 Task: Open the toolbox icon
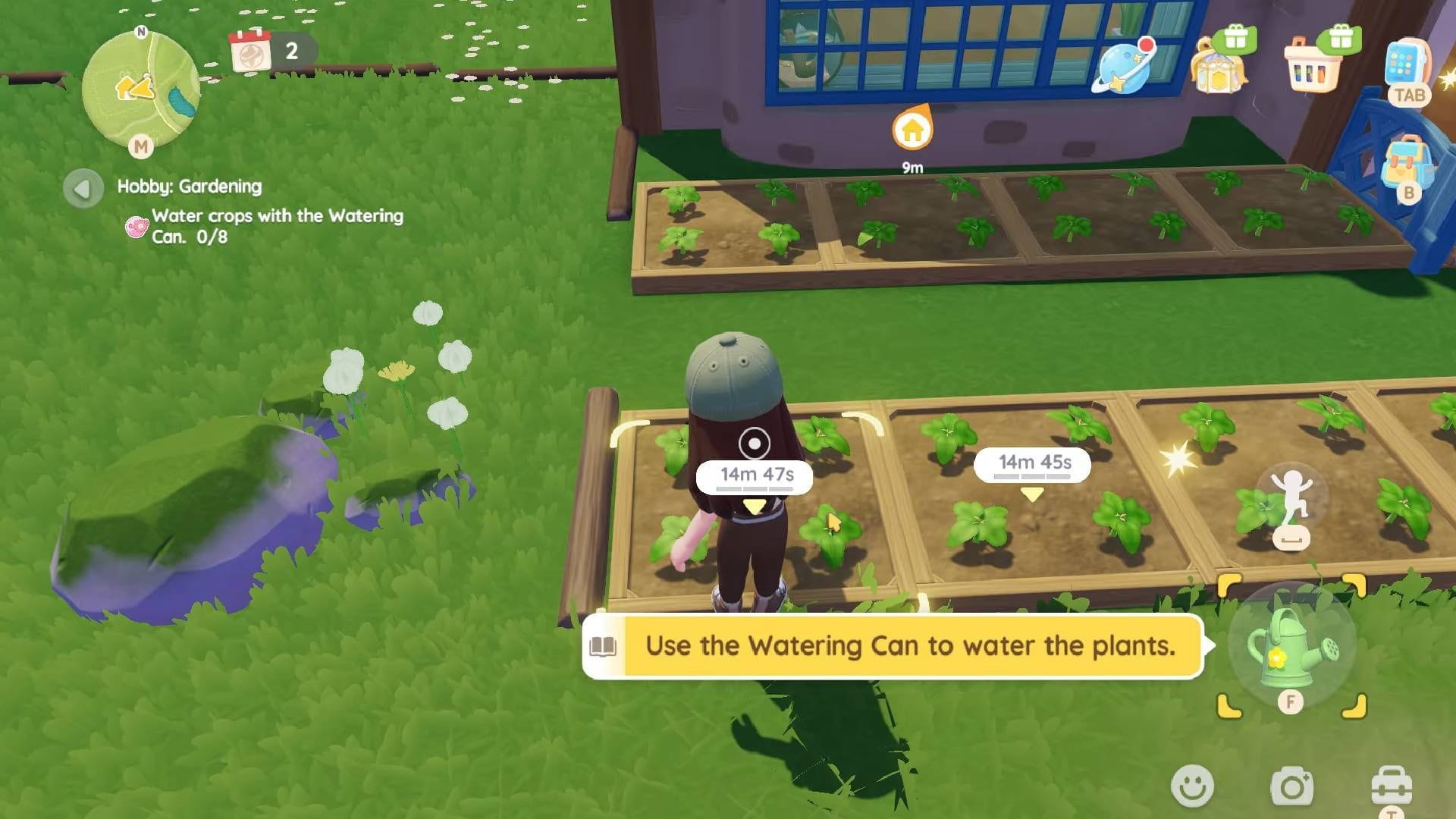1391,786
